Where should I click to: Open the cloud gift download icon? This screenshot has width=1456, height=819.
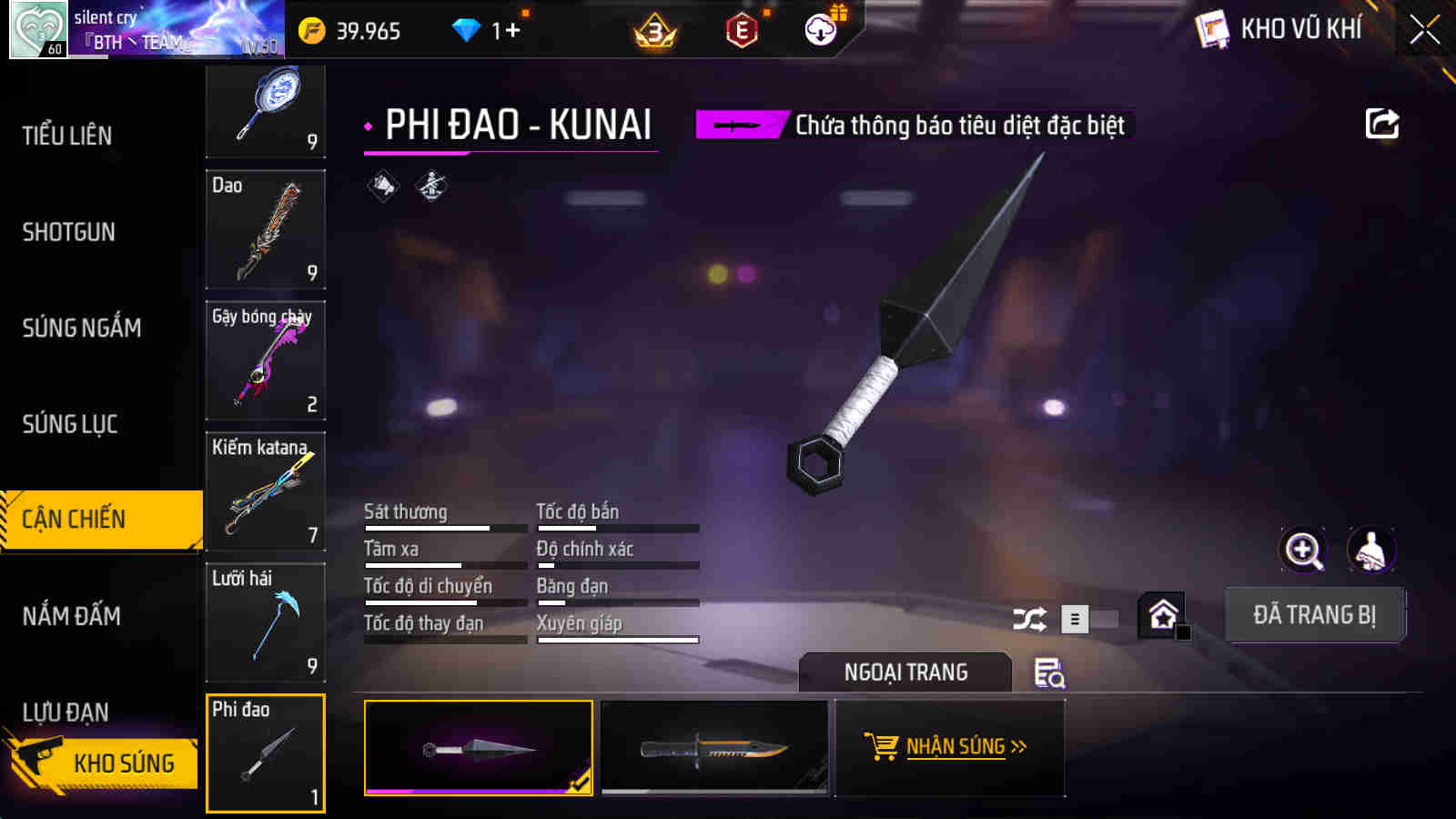(x=822, y=29)
